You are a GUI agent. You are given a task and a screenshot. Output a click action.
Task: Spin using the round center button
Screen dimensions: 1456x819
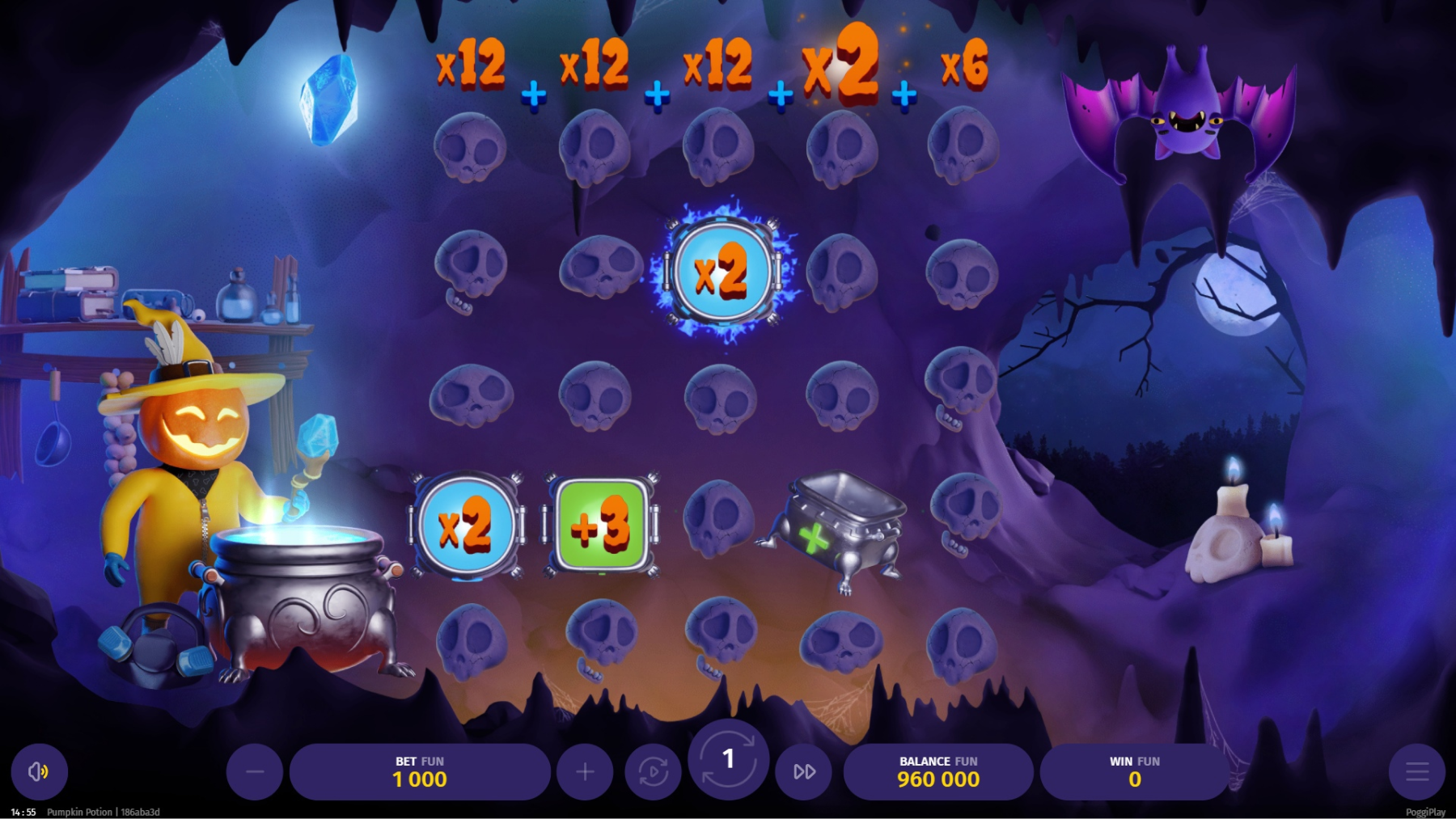[728, 758]
